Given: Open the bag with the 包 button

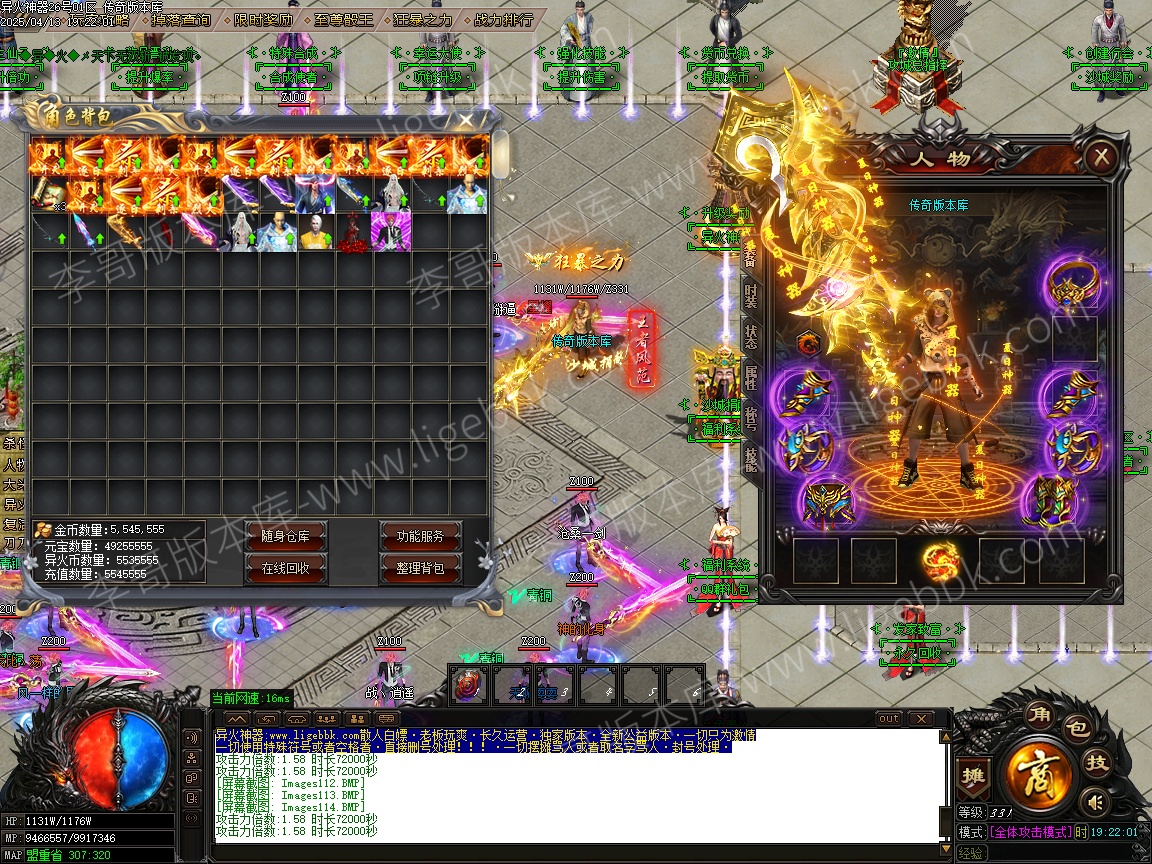Looking at the screenshot, I should (x=1078, y=729).
